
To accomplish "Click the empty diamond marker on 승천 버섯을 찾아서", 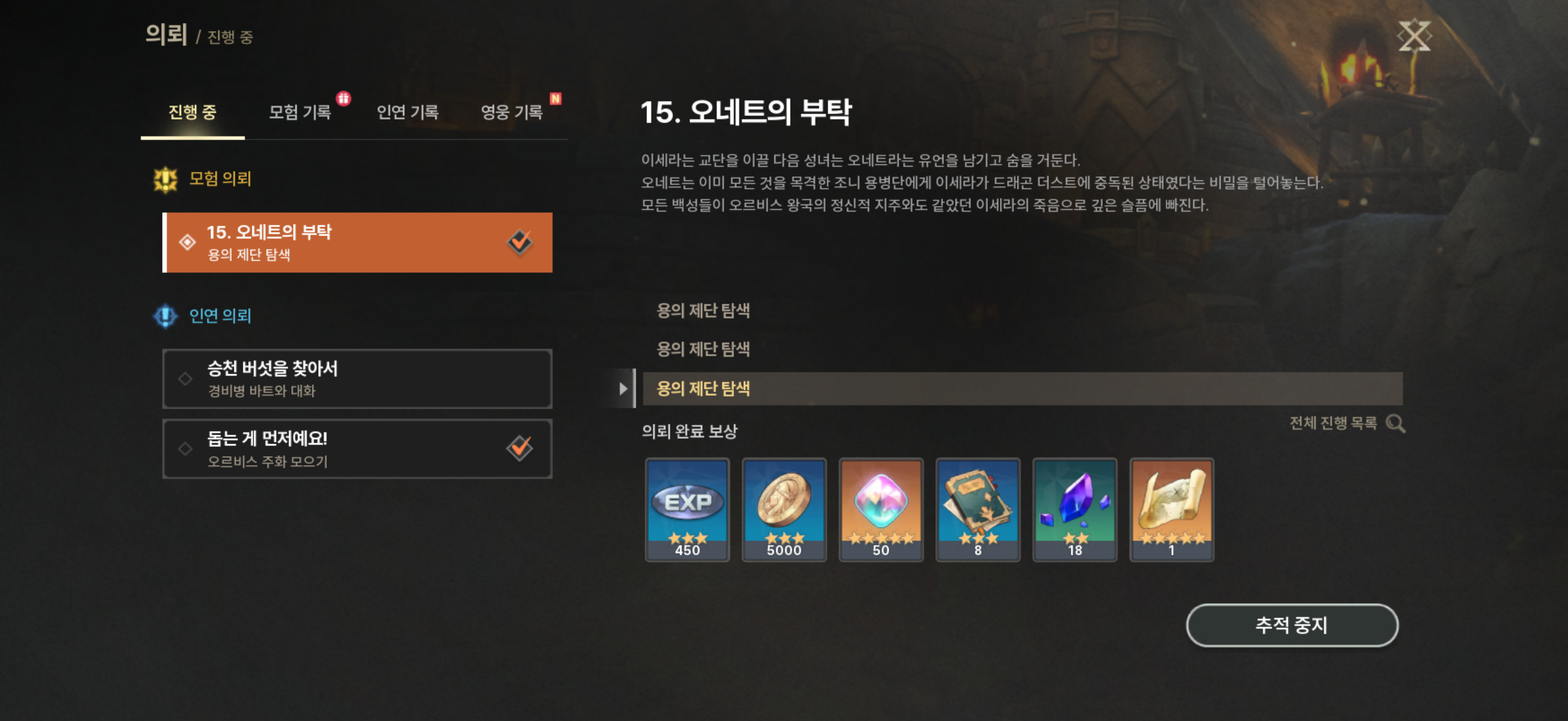I will click(x=184, y=378).
